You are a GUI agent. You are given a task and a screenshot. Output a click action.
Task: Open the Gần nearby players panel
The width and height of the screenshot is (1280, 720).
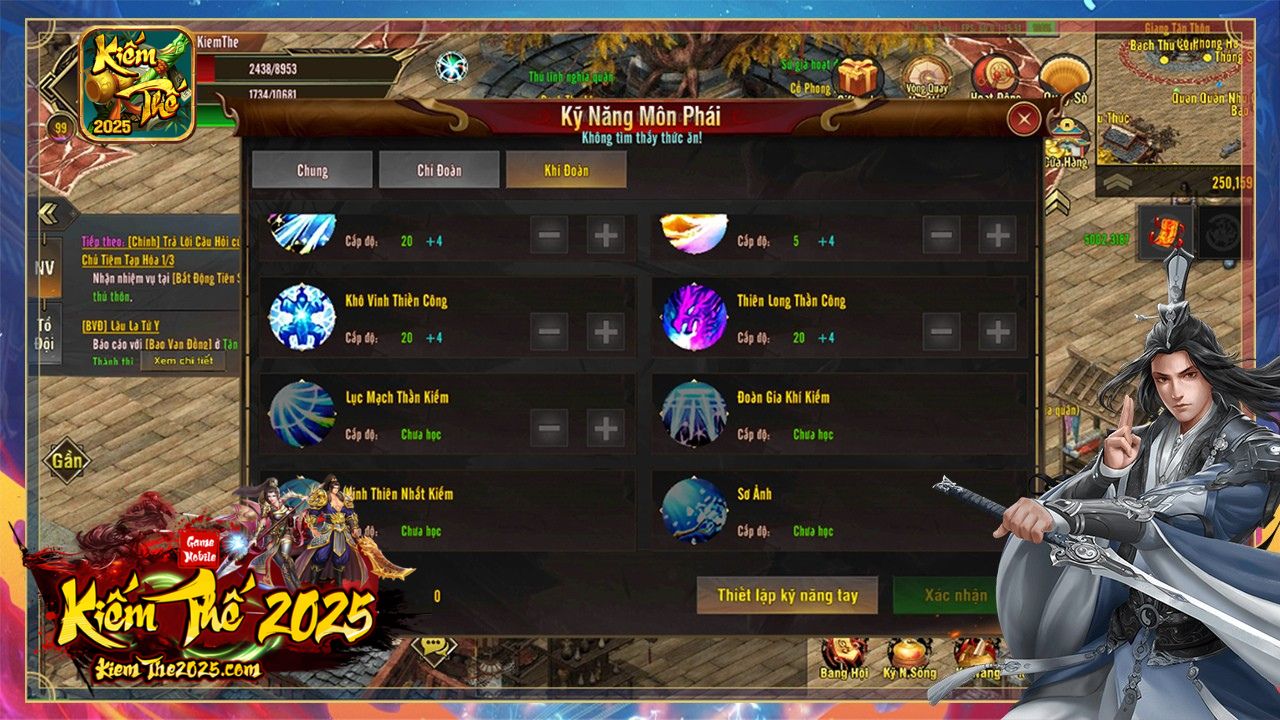(x=66, y=457)
